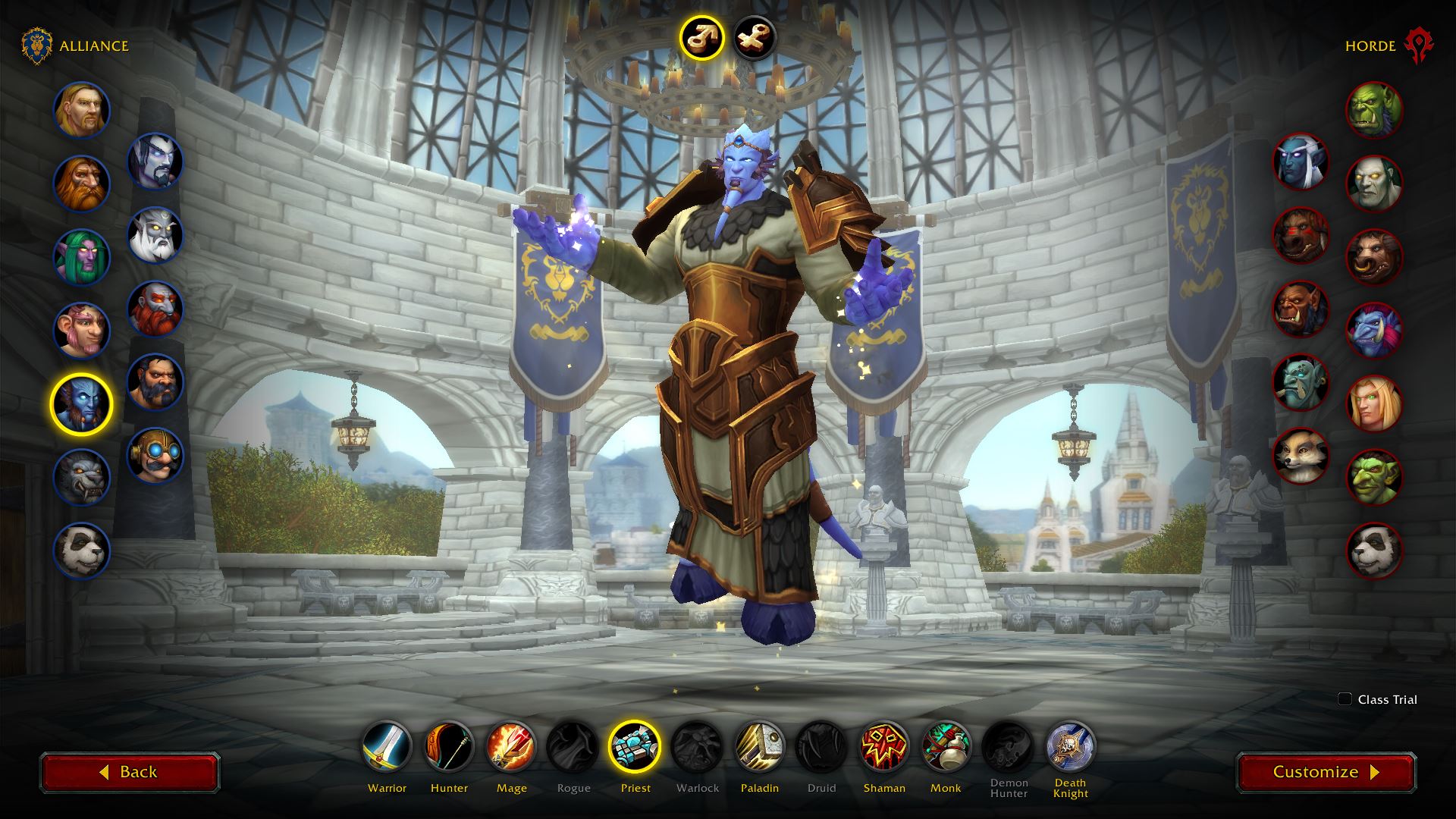The height and width of the screenshot is (819, 1456).
Task: Select the Mage class
Action: tap(511, 747)
